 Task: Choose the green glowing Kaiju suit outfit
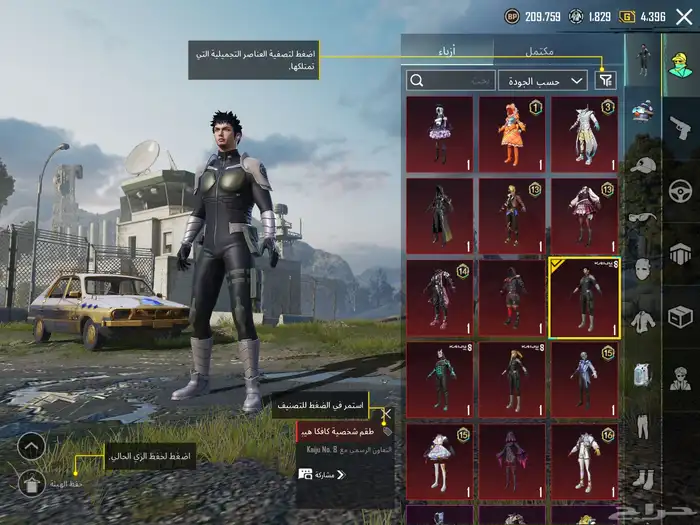click(x=440, y=380)
